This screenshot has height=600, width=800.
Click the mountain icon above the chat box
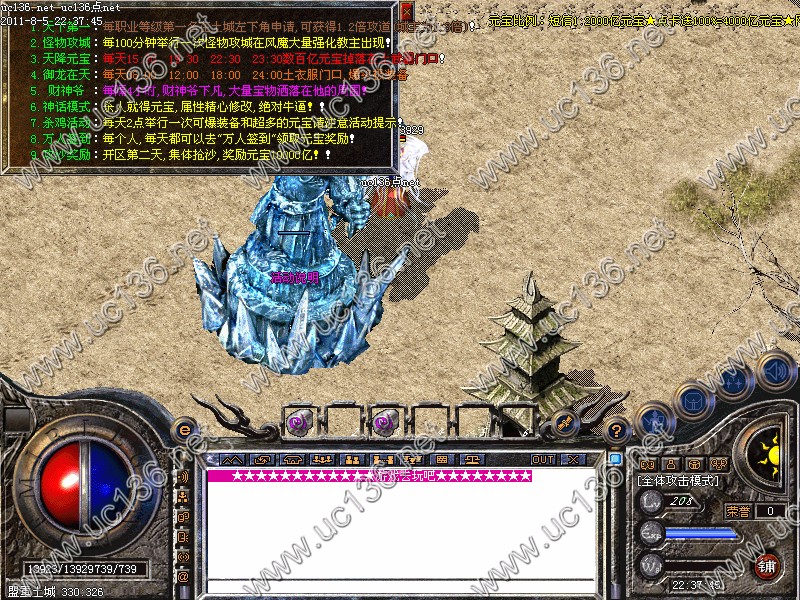tap(233, 459)
